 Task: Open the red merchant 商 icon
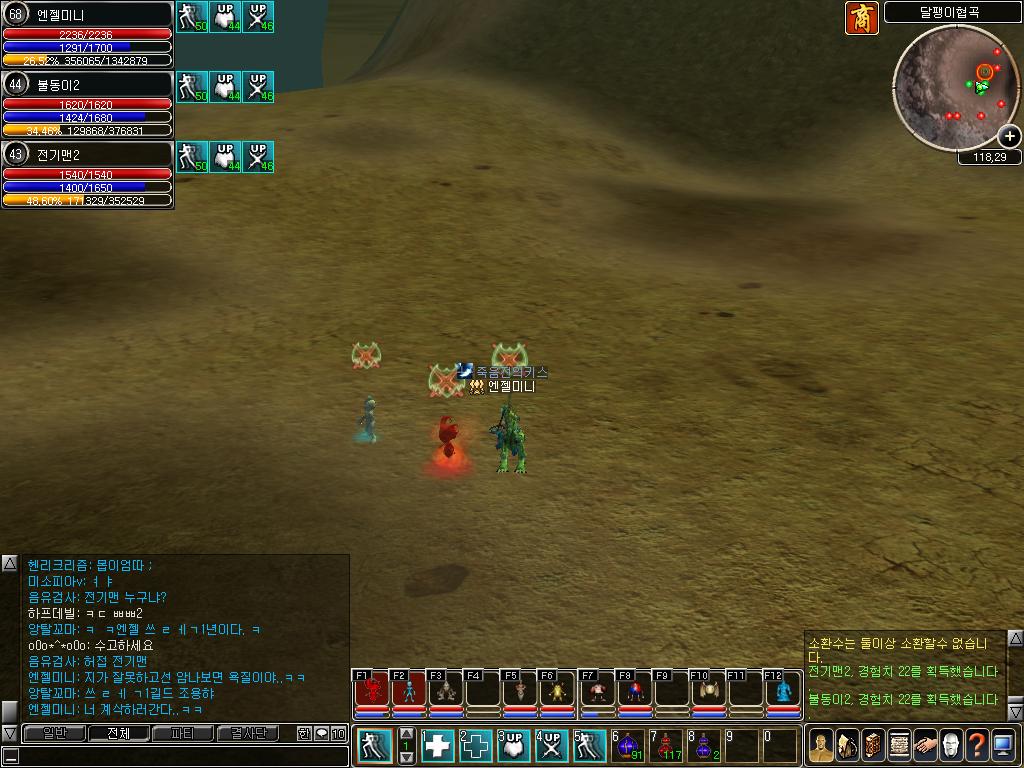click(861, 18)
